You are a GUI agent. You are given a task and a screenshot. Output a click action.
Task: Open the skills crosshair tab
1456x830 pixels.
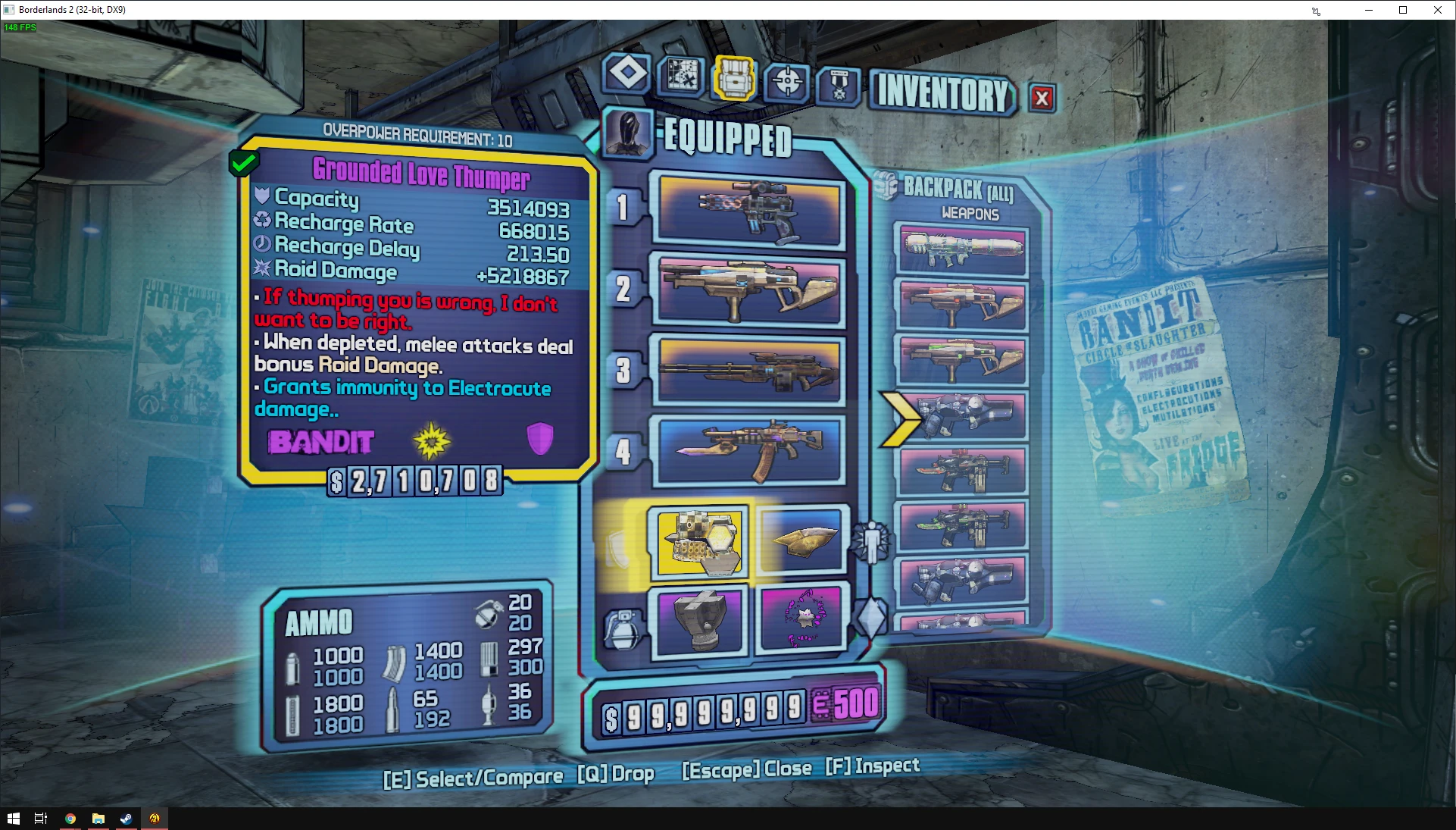pos(787,82)
